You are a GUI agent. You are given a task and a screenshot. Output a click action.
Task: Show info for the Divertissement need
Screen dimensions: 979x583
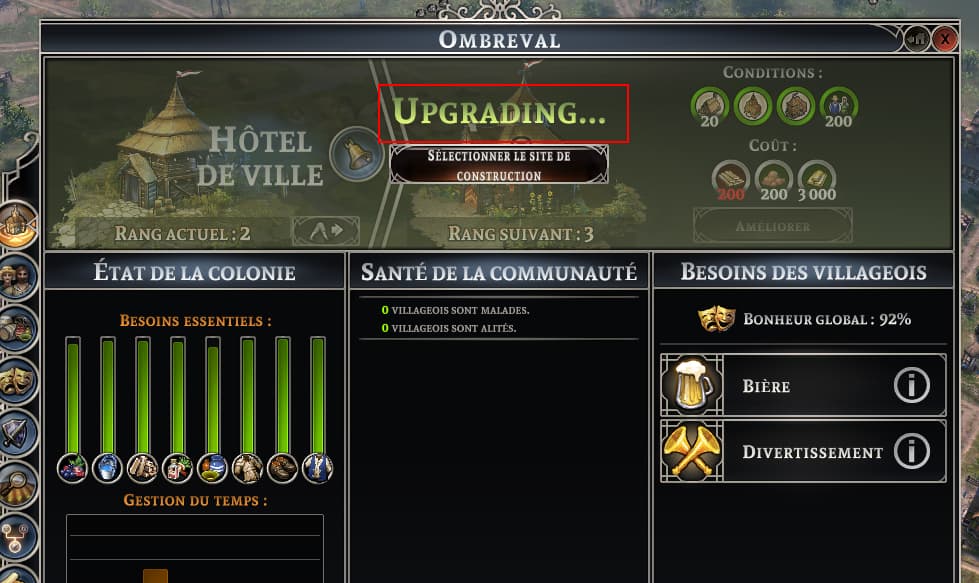point(911,452)
